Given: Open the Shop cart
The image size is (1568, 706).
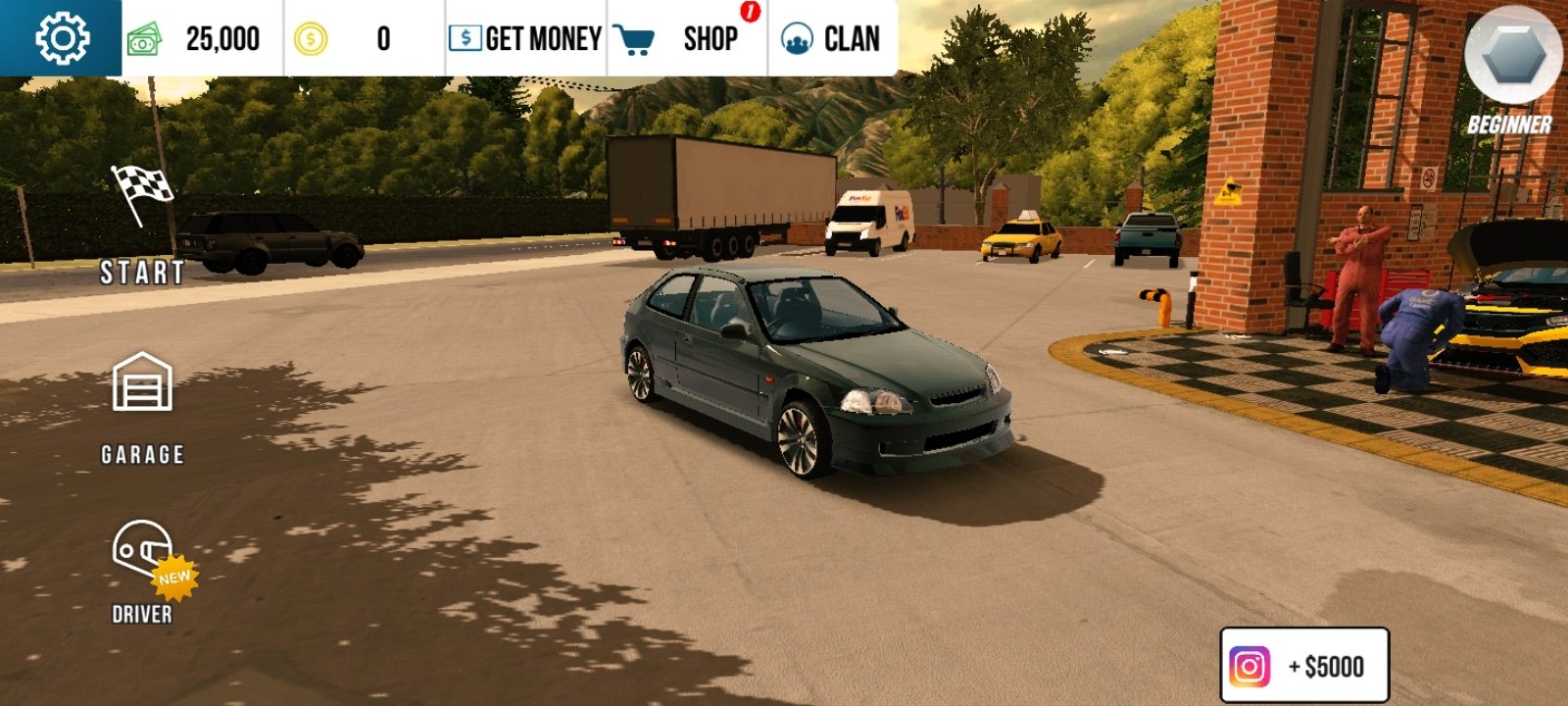Looking at the screenshot, I should click(x=686, y=39).
